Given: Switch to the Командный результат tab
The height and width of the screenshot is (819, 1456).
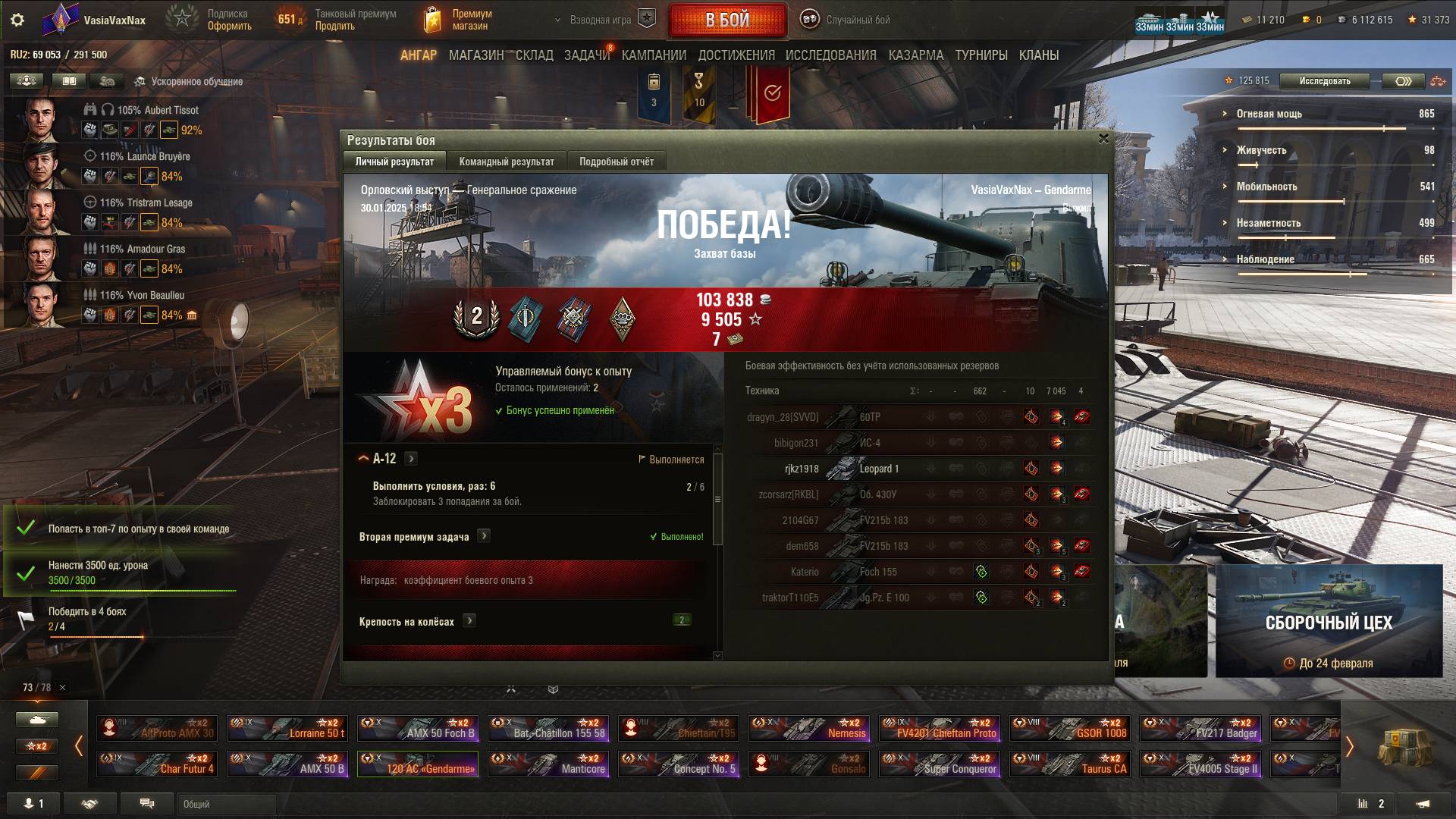Looking at the screenshot, I should (506, 162).
